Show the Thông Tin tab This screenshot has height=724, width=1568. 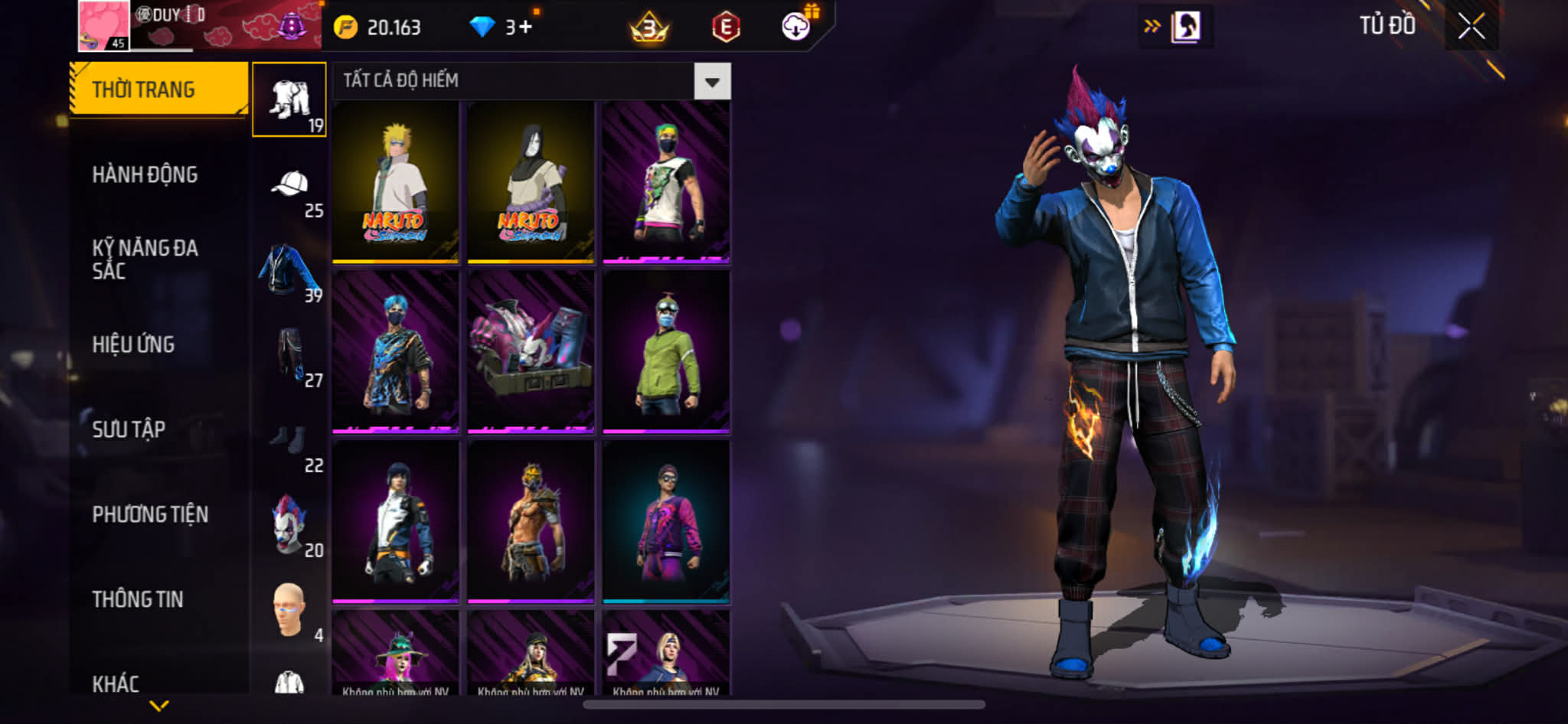tap(138, 599)
